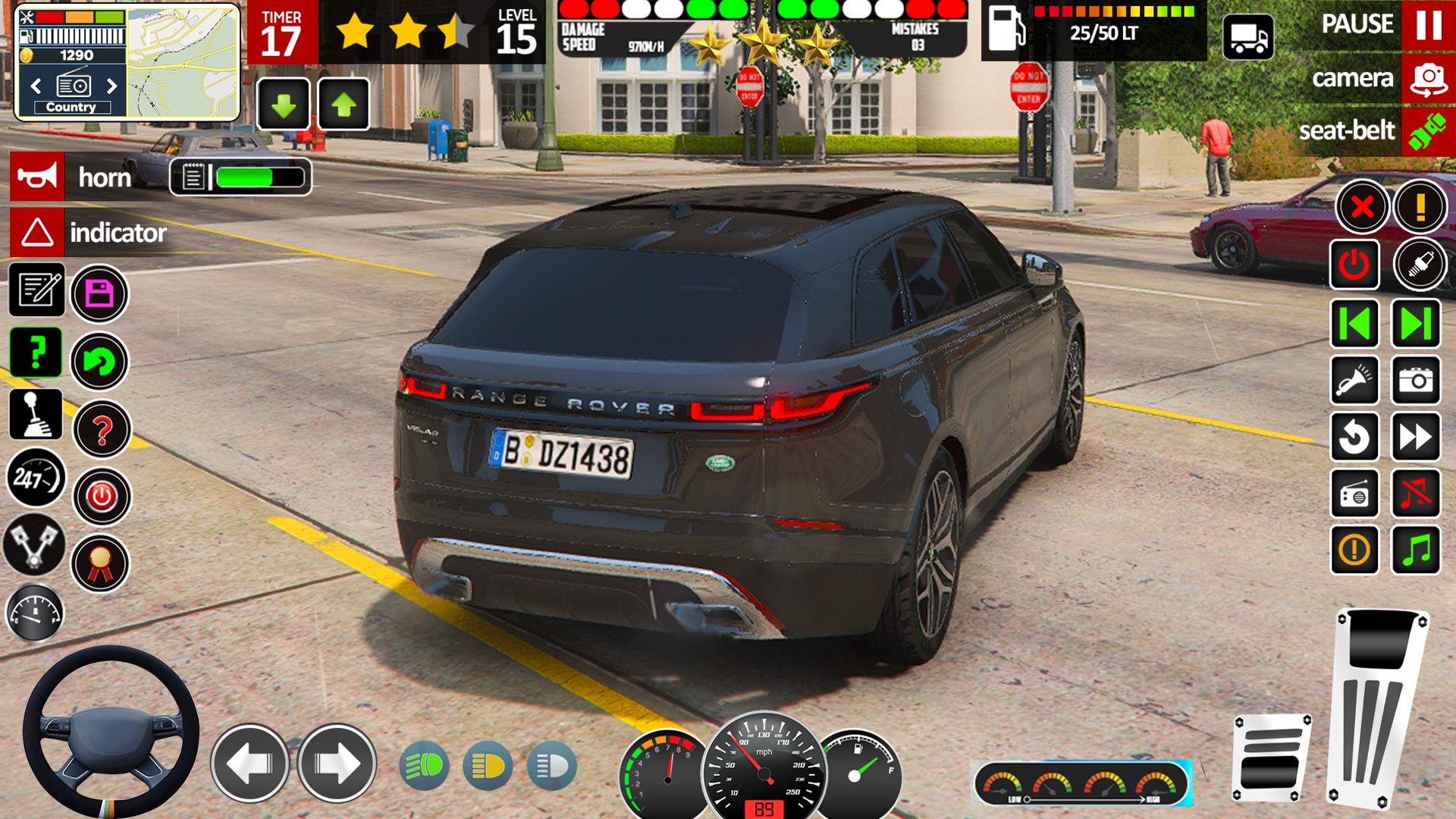Turn on the hazard indicator button
This screenshot has width=1456, height=819.
tap(38, 232)
